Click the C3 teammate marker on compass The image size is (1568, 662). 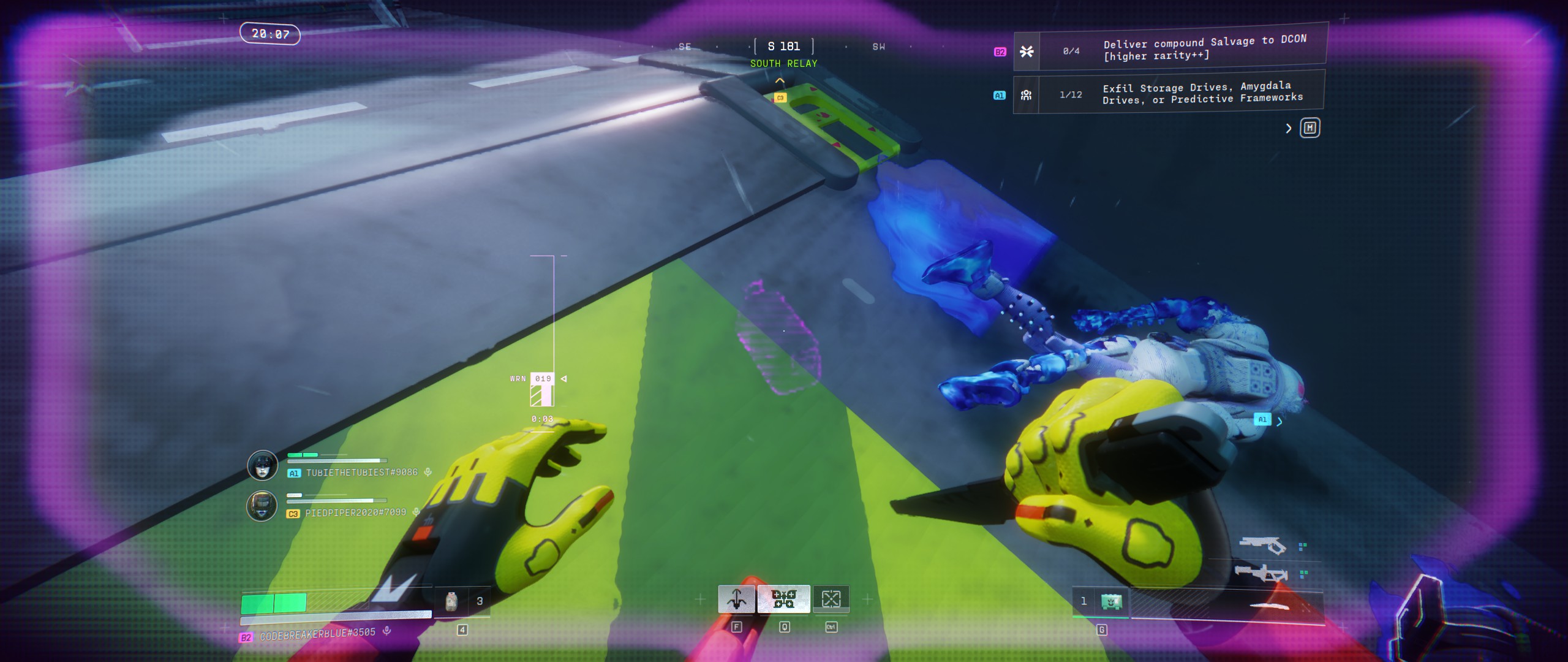pyautogui.click(x=780, y=97)
